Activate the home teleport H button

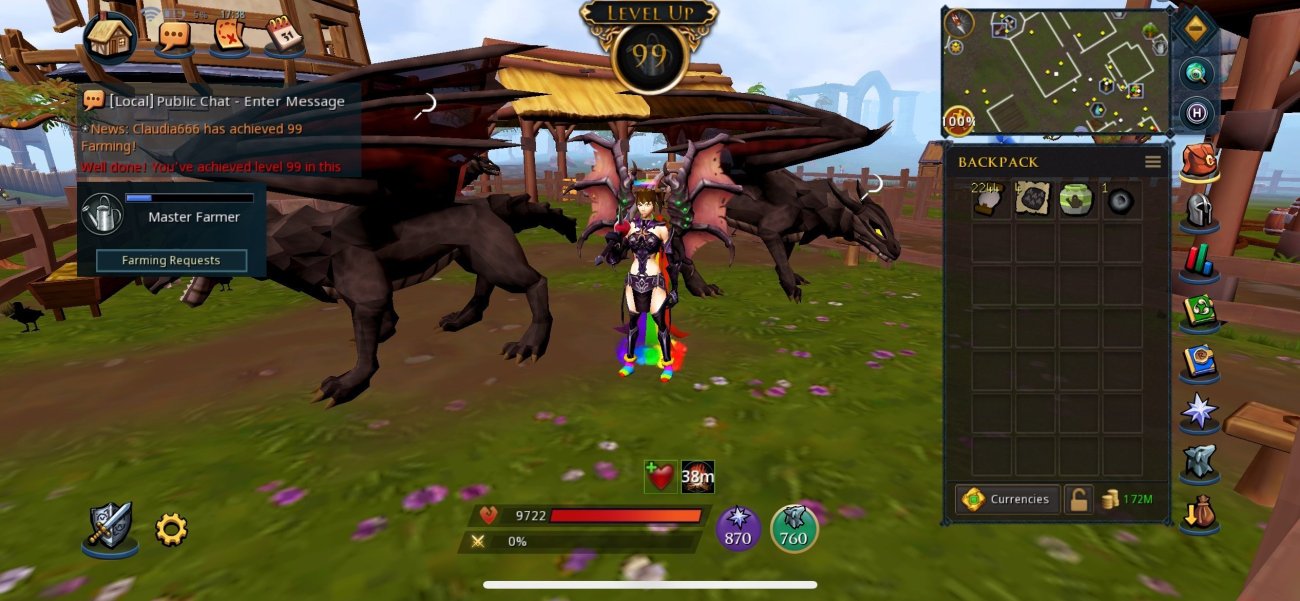[x=1196, y=112]
